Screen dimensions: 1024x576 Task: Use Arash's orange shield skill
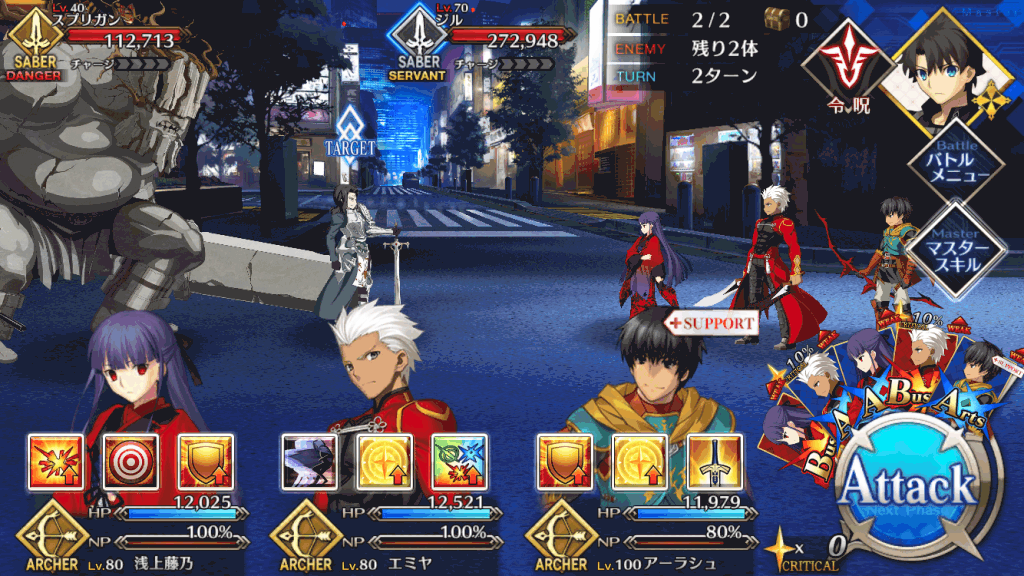click(563, 460)
